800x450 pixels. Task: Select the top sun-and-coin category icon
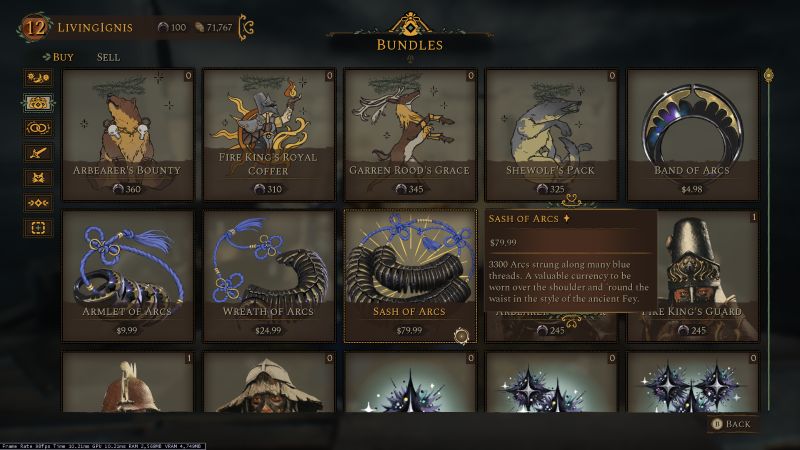pos(38,77)
